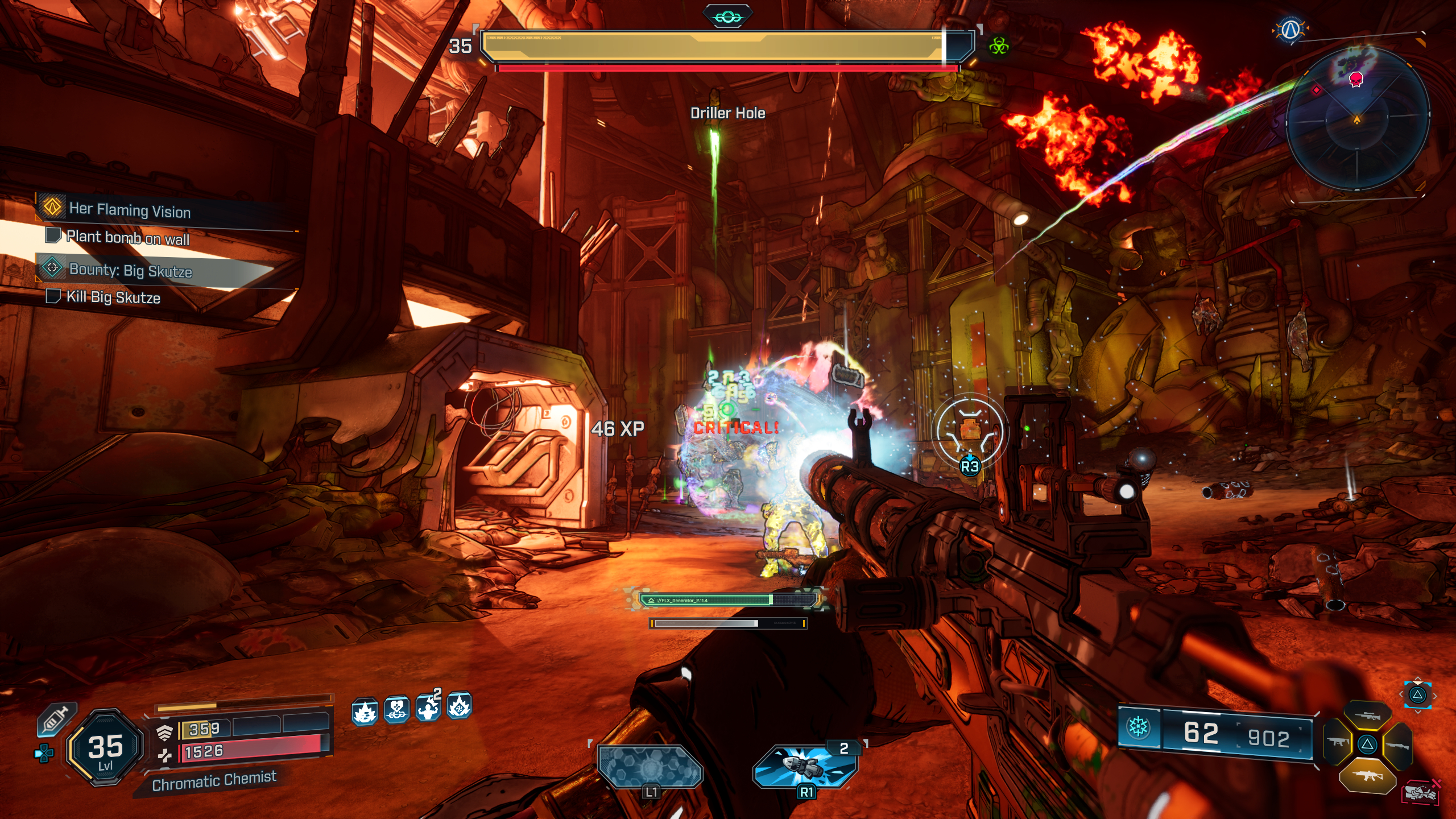Click the green biohazard icon by boss bar
This screenshot has height=819, width=1456.
coord(998,45)
